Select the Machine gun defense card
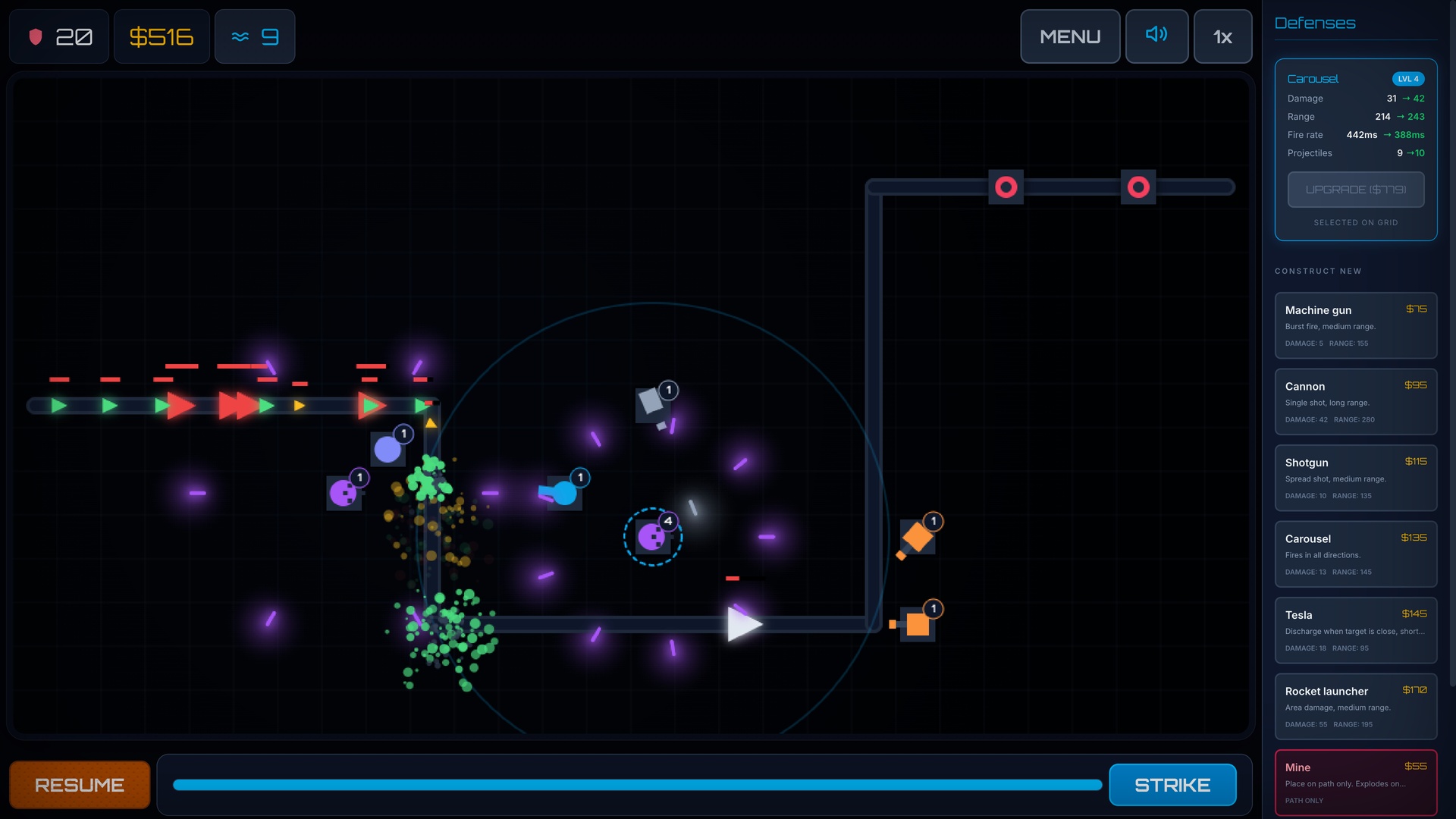The width and height of the screenshot is (1456, 819). [x=1356, y=325]
